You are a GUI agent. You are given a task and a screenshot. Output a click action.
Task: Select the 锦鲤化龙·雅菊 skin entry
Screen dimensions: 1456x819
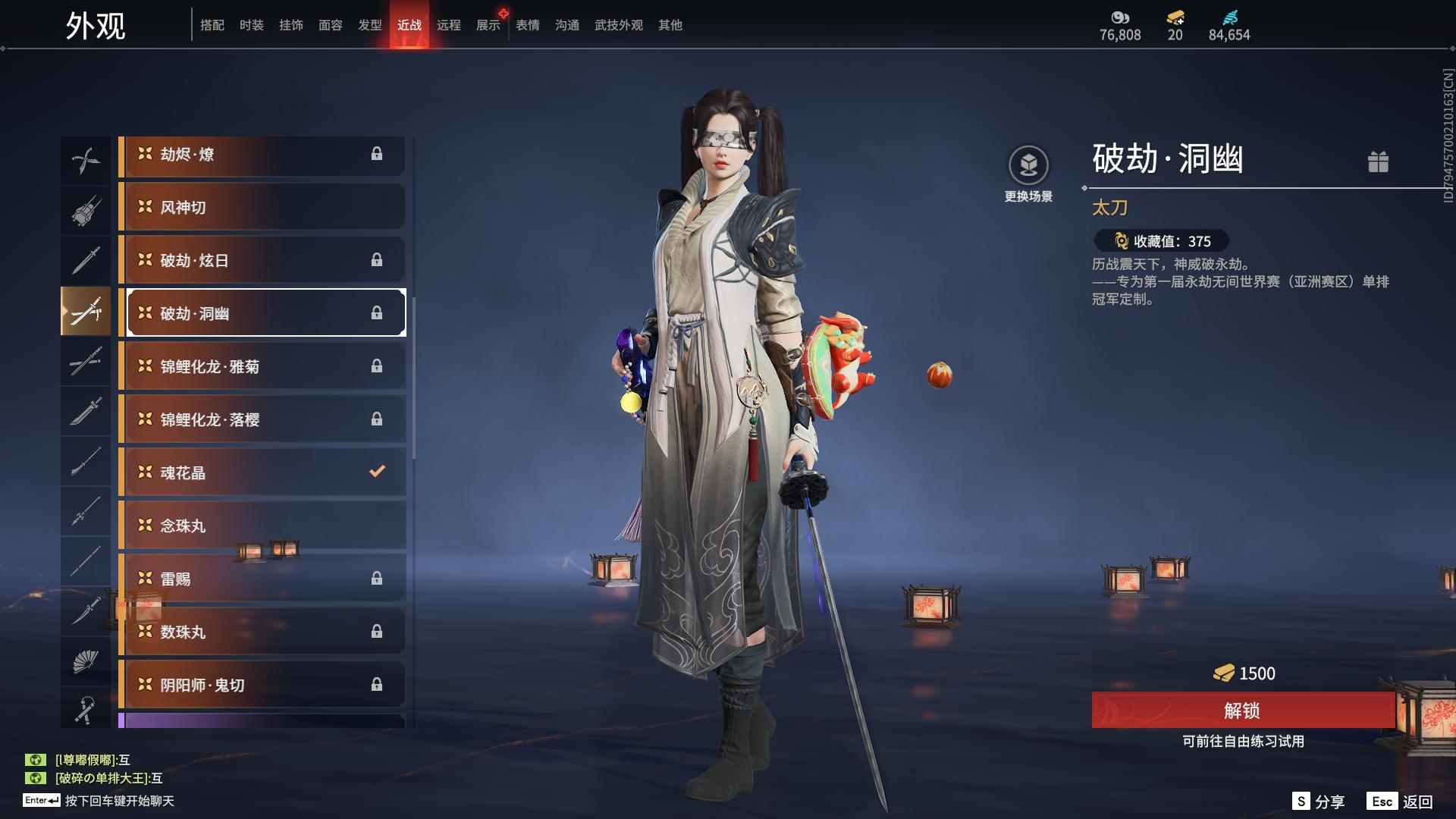coord(262,366)
